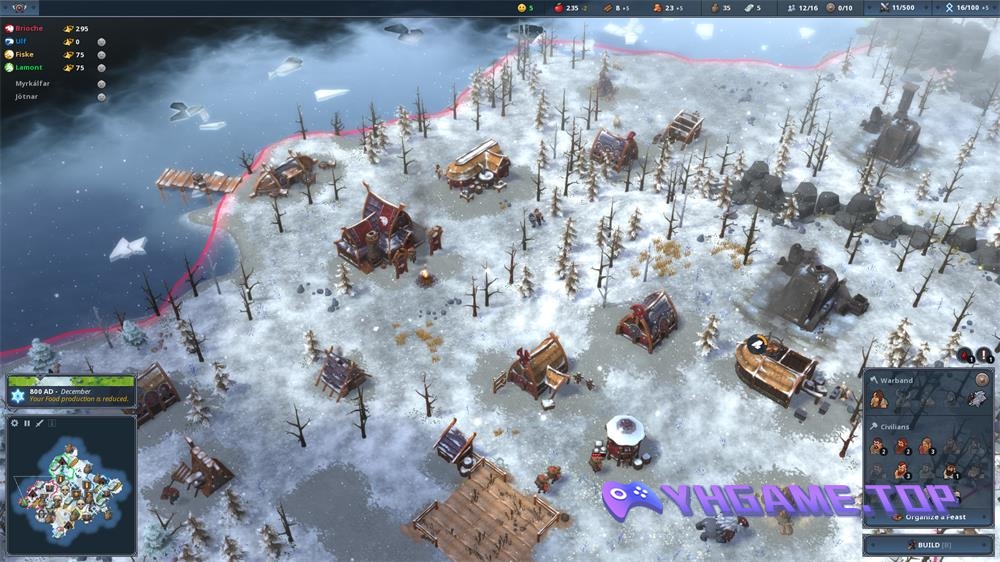Click the red fire alert notification

(x=965, y=354)
